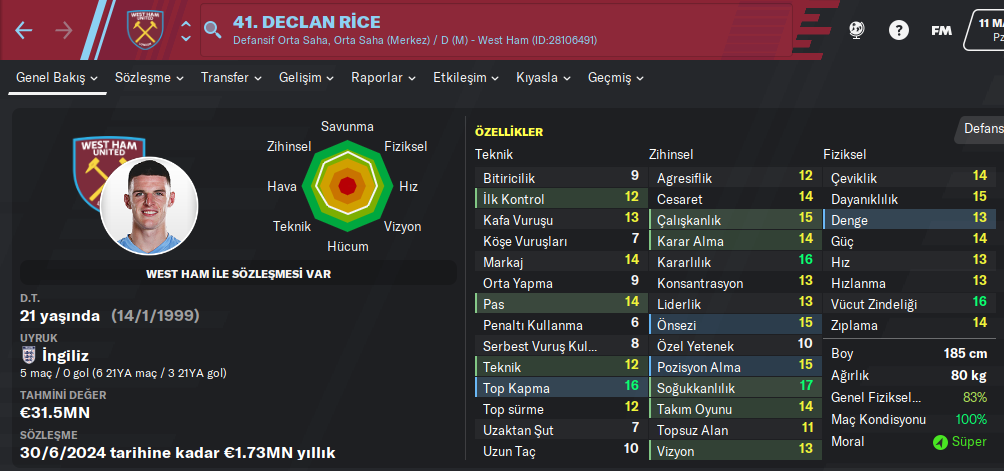This screenshot has width=1004, height=471.
Task: Select the Soğukkanlılık attribute row
Action: 733,387
